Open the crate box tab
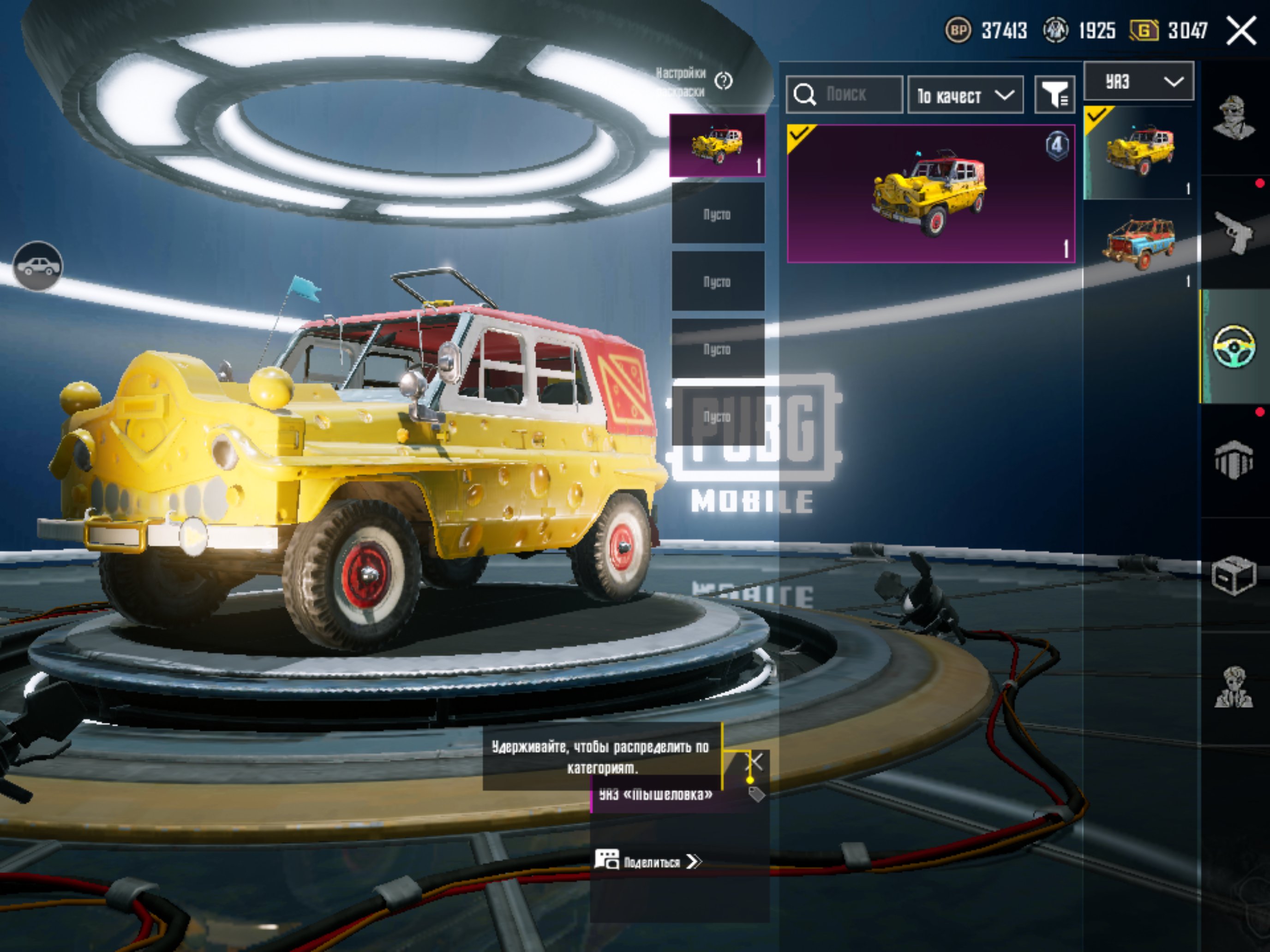 (x=1234, y=575)
